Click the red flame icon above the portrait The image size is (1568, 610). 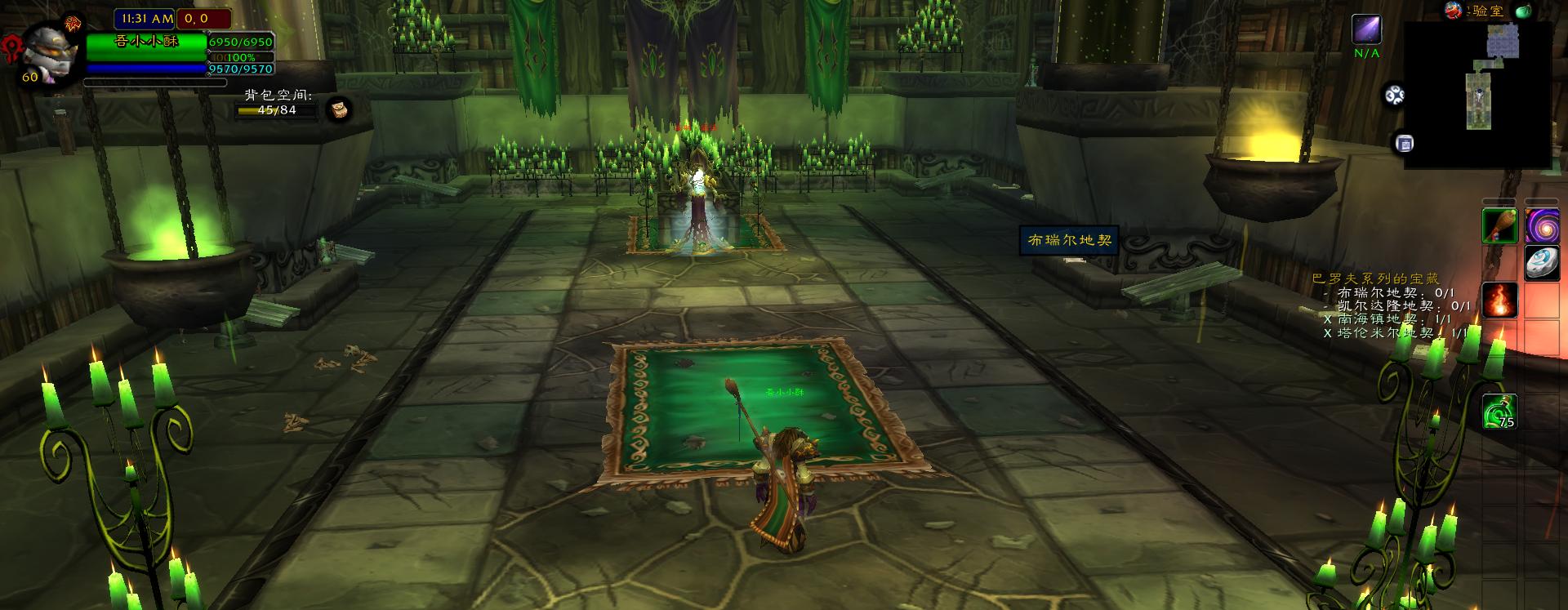coord(73,22)
